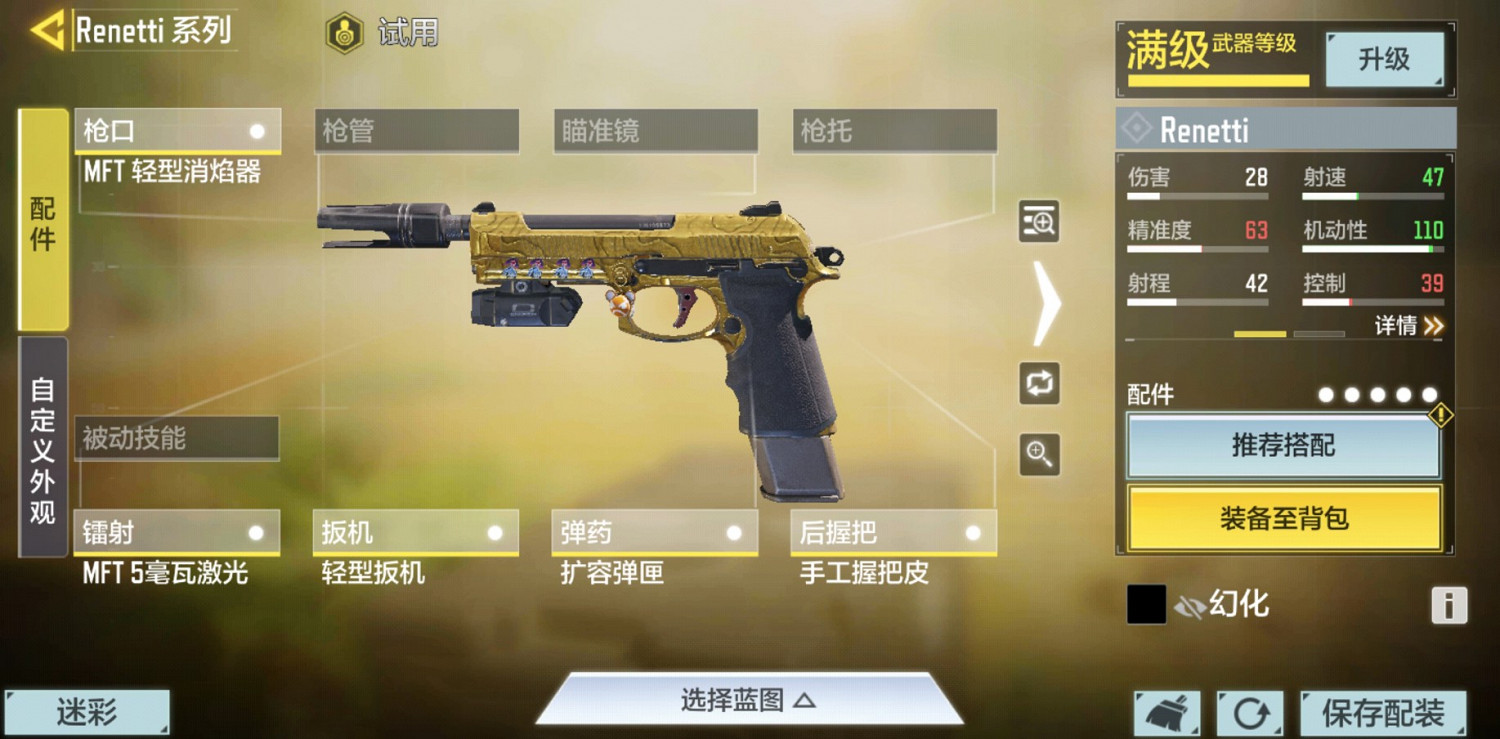
Task: Click the reset loadout circular arrow icon
Action: tap(1249, 713)
